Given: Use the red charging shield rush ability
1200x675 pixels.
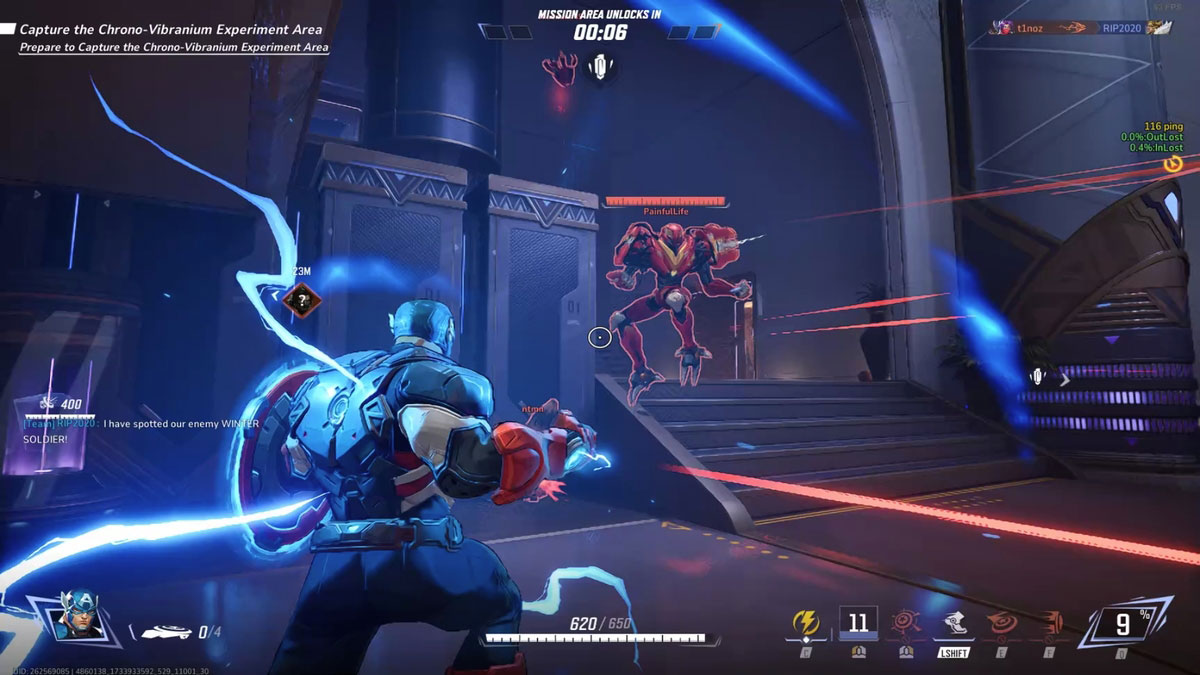Looking at the screenshot, I should [1049, 624].
